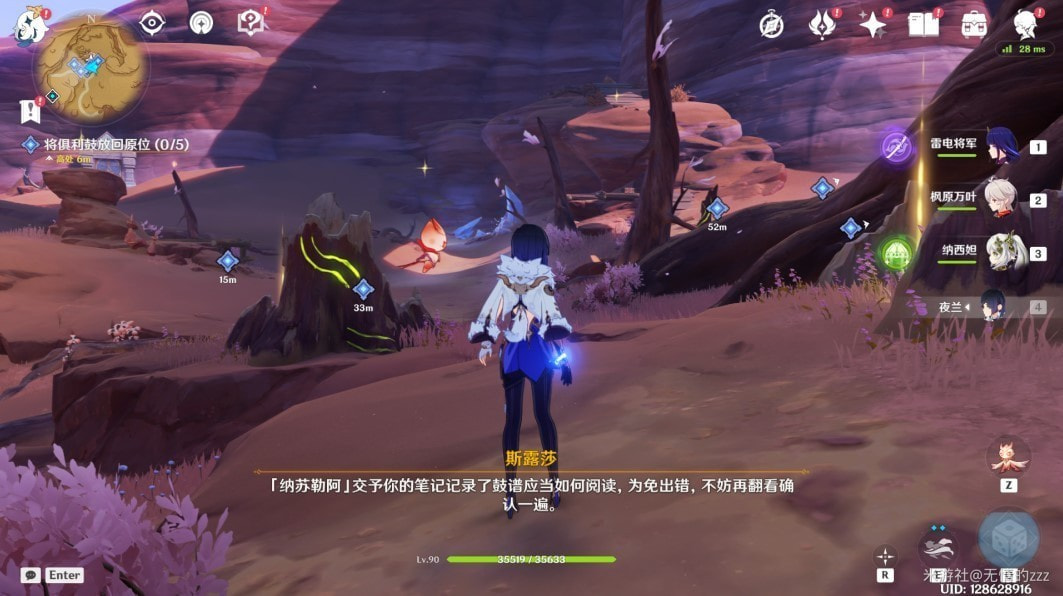
Task: Open the Paimon main menu
Action: pyautogui.click(x=30, y=26)
